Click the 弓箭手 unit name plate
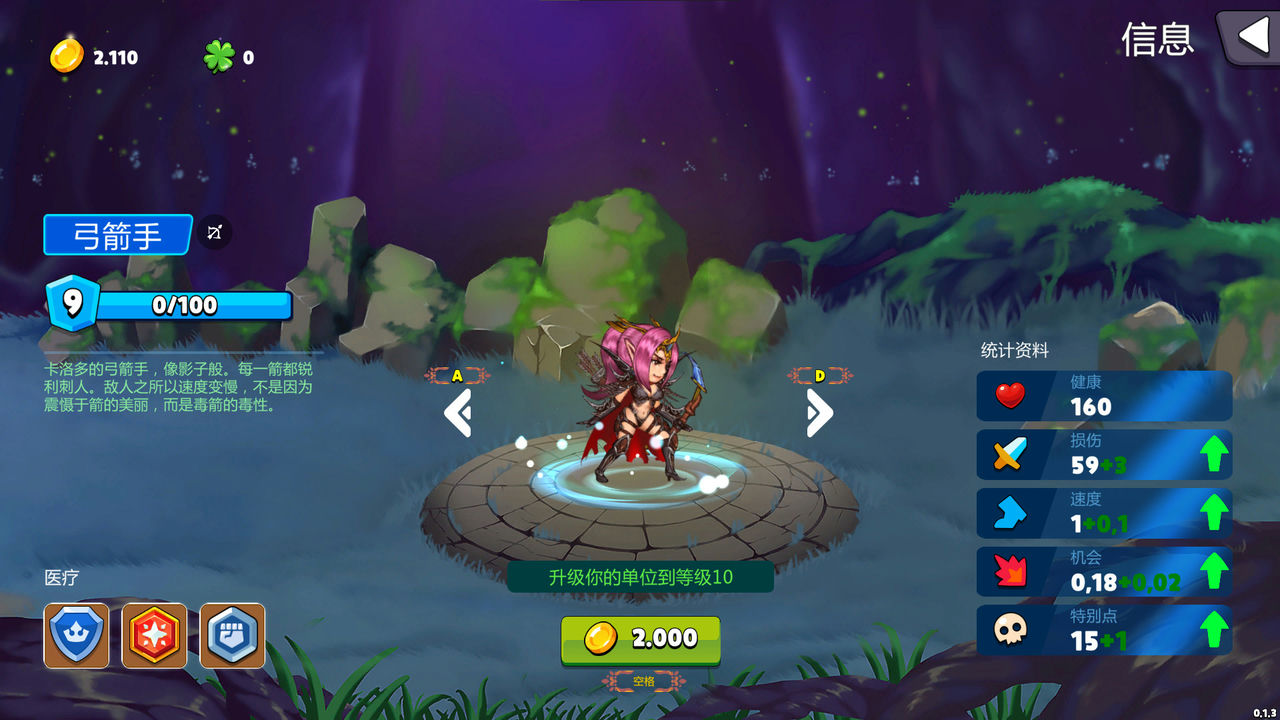Screen dimensions: 1280x720 (x=117, y=235)
